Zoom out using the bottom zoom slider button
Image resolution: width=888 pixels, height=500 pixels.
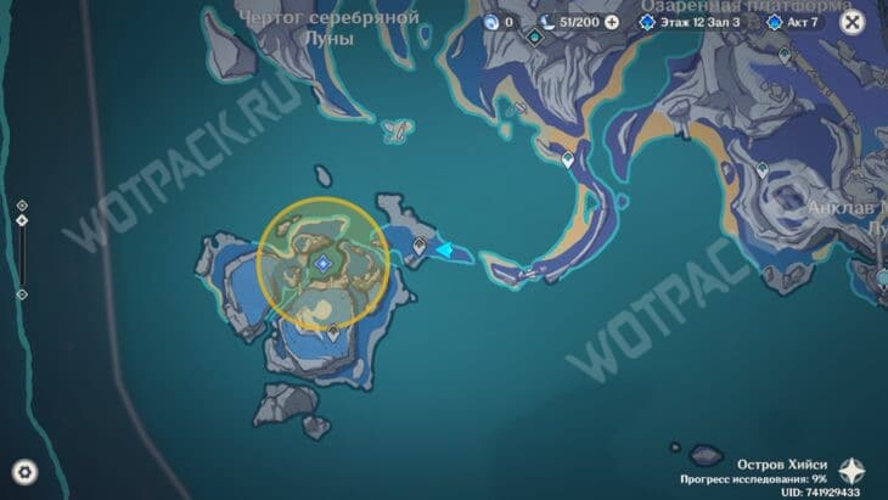[22, 294]
